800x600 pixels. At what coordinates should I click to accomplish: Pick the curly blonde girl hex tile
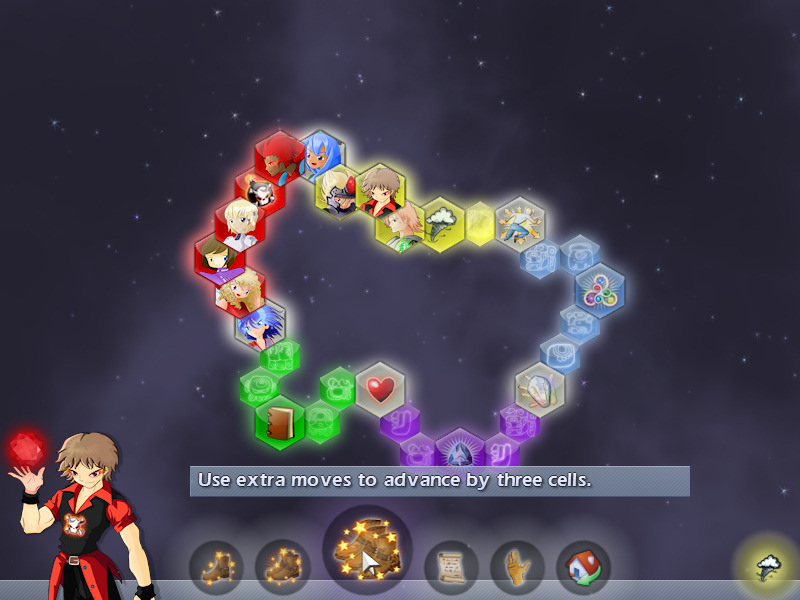click(x=240, y=290)
